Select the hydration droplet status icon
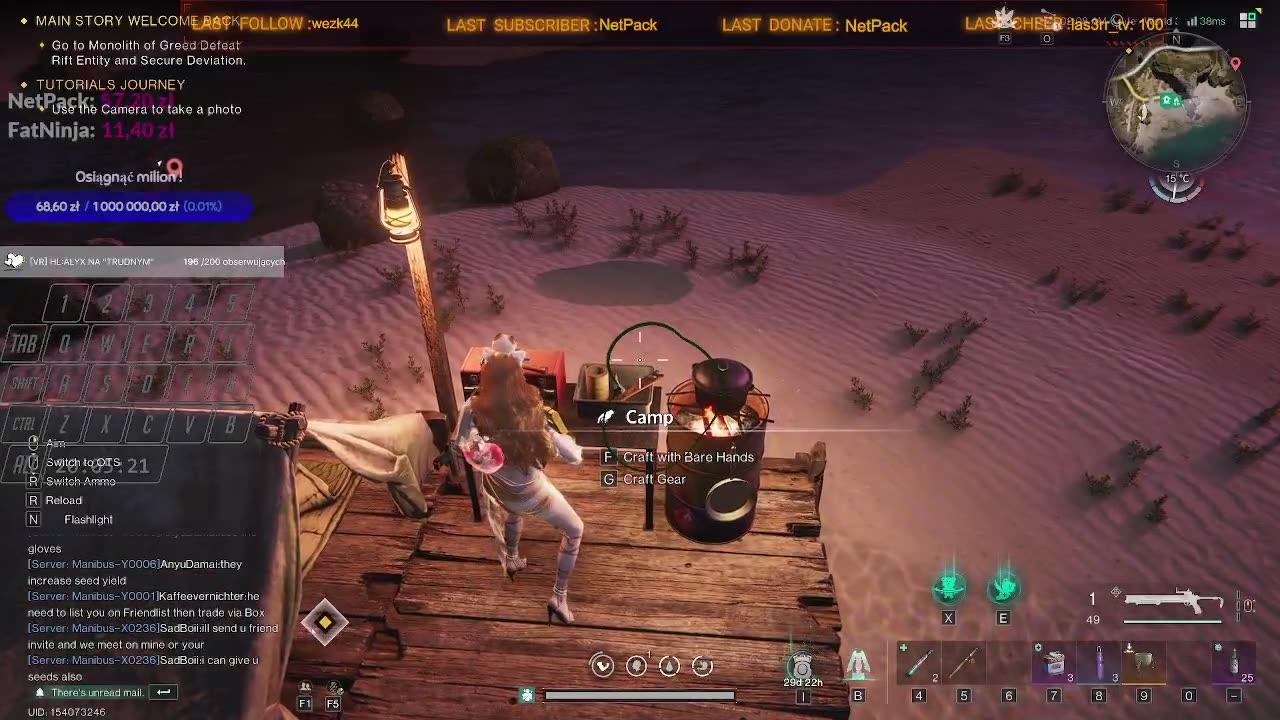Viewport: 1280px width, 720px height. 669,665
